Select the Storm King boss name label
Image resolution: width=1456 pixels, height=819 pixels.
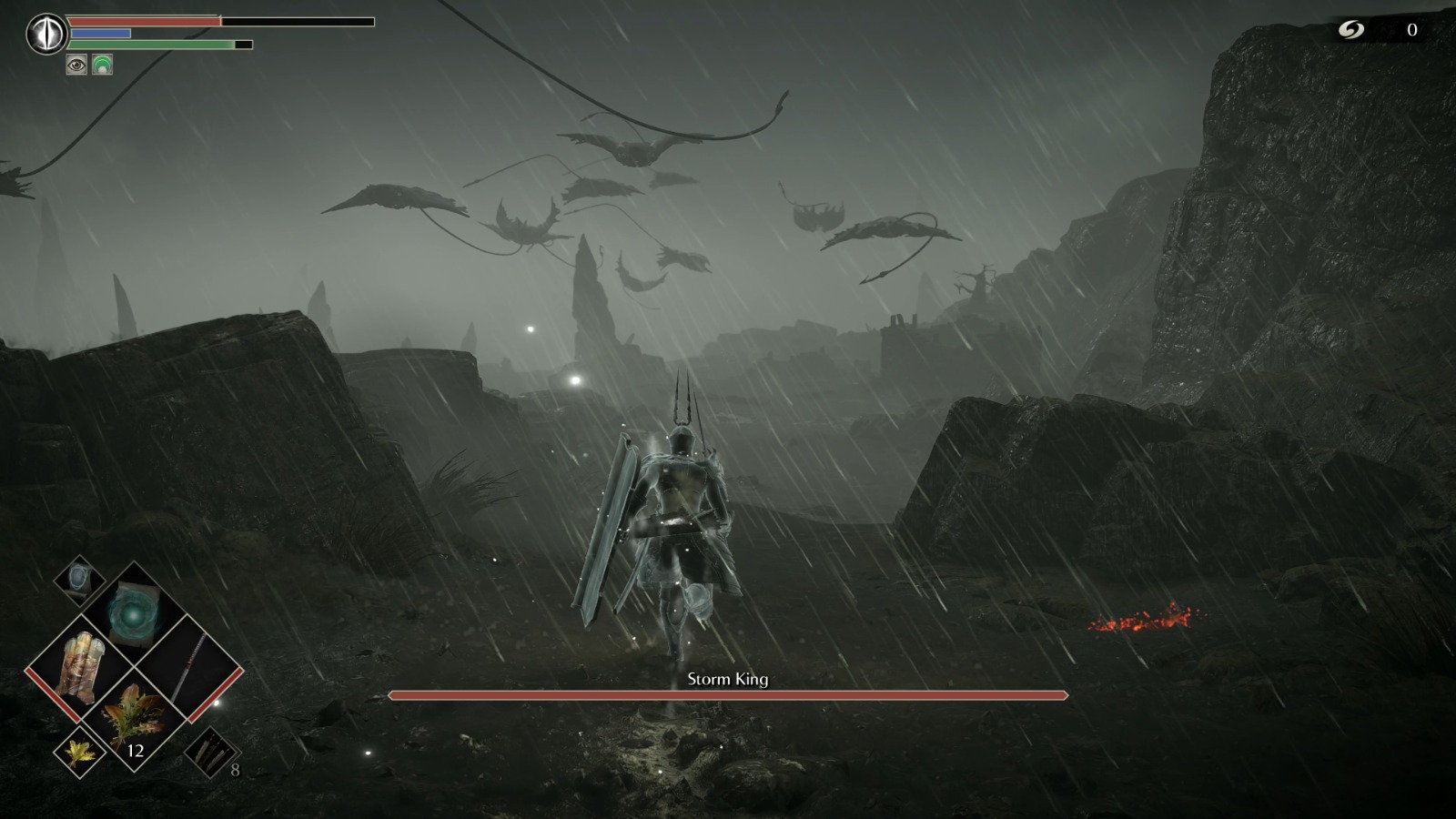point(728,678)
